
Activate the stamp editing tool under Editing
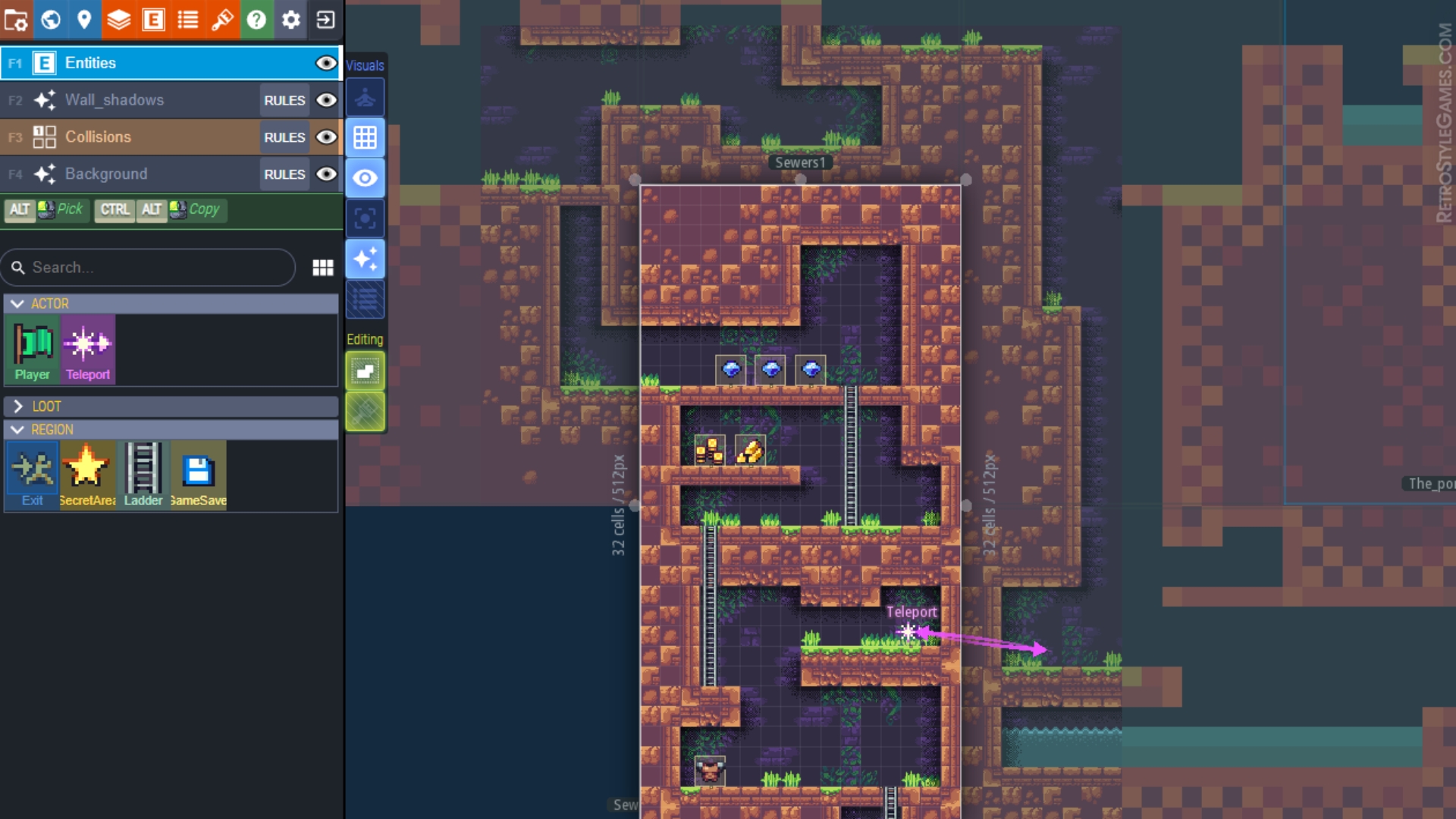(x=366, y=371)
